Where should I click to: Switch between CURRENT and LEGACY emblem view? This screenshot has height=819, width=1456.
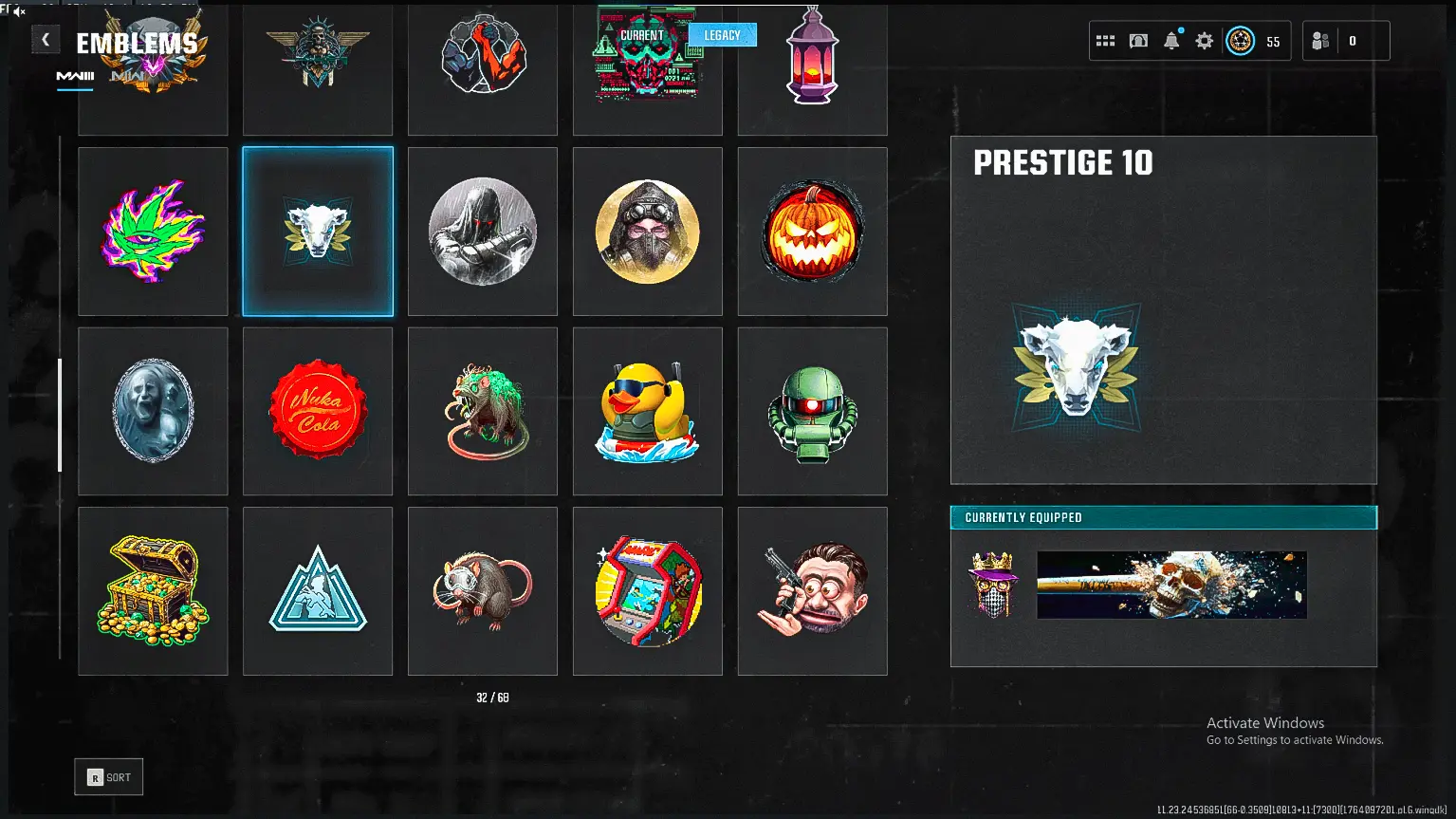723,34
